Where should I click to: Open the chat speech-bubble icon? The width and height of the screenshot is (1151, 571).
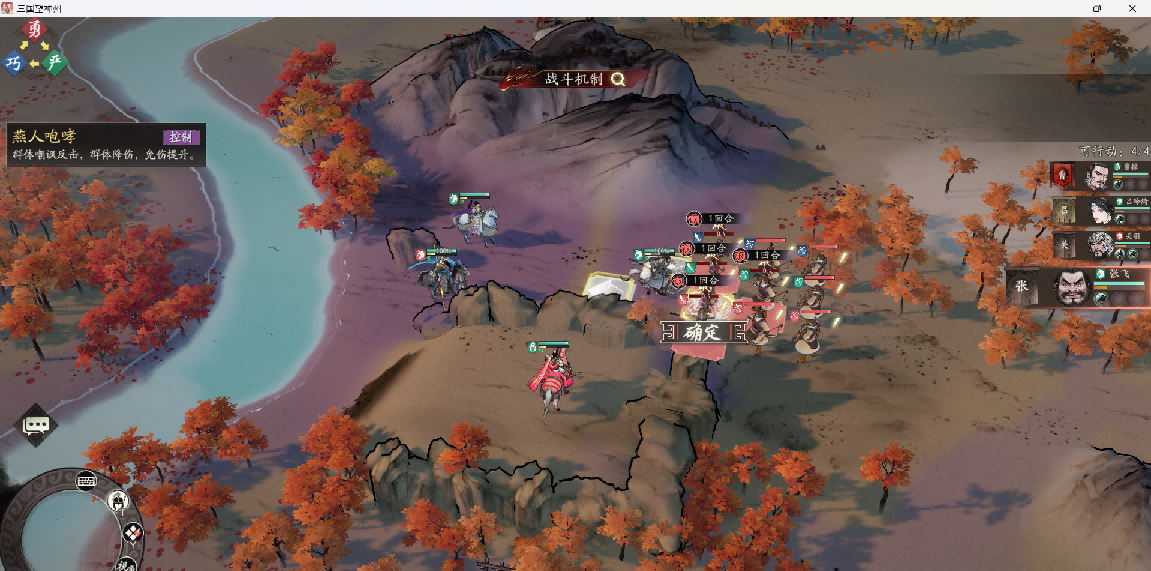point(37,425)
